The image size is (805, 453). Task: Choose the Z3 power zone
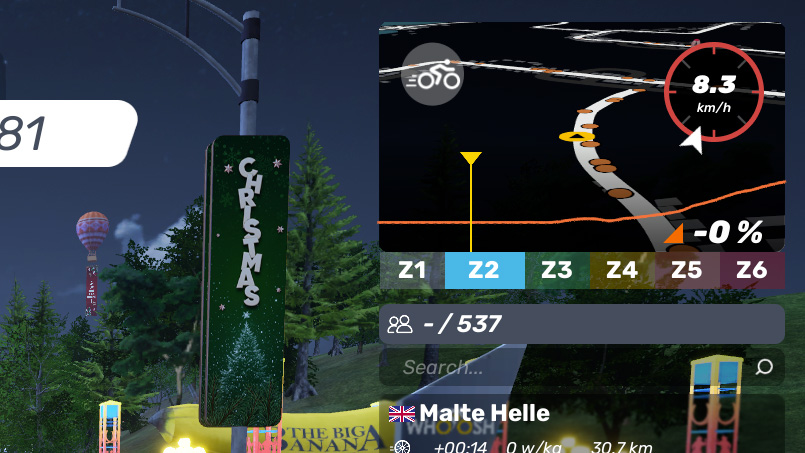[556, 270]
